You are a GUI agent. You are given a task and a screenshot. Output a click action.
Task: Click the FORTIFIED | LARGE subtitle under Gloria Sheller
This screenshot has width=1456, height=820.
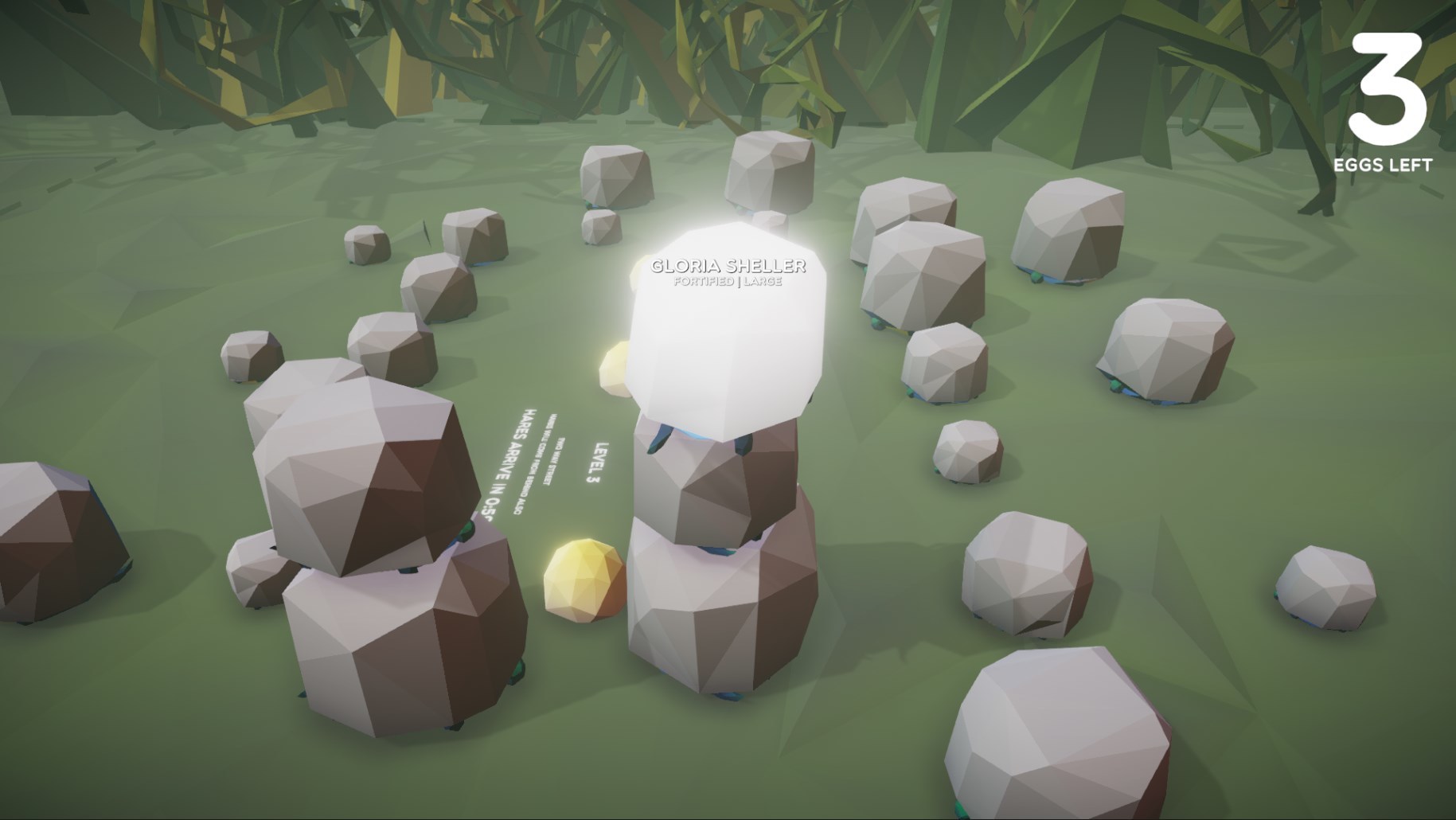pyautogui.click(x=728, y=283)
